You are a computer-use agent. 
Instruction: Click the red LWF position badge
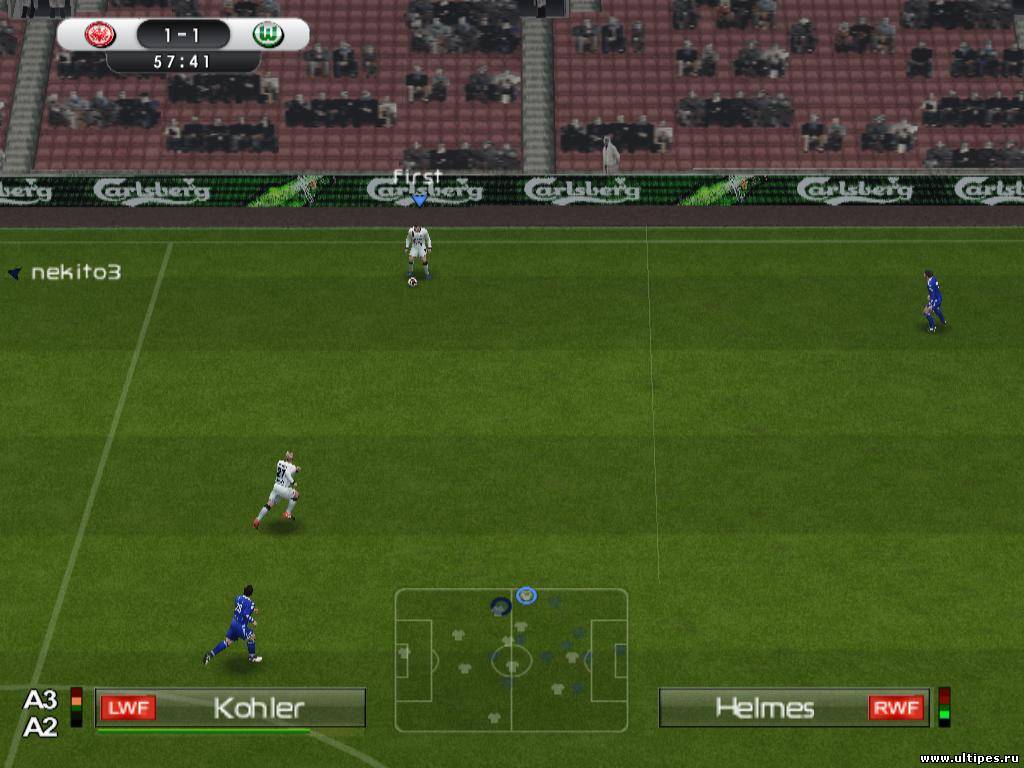point(128,708)
